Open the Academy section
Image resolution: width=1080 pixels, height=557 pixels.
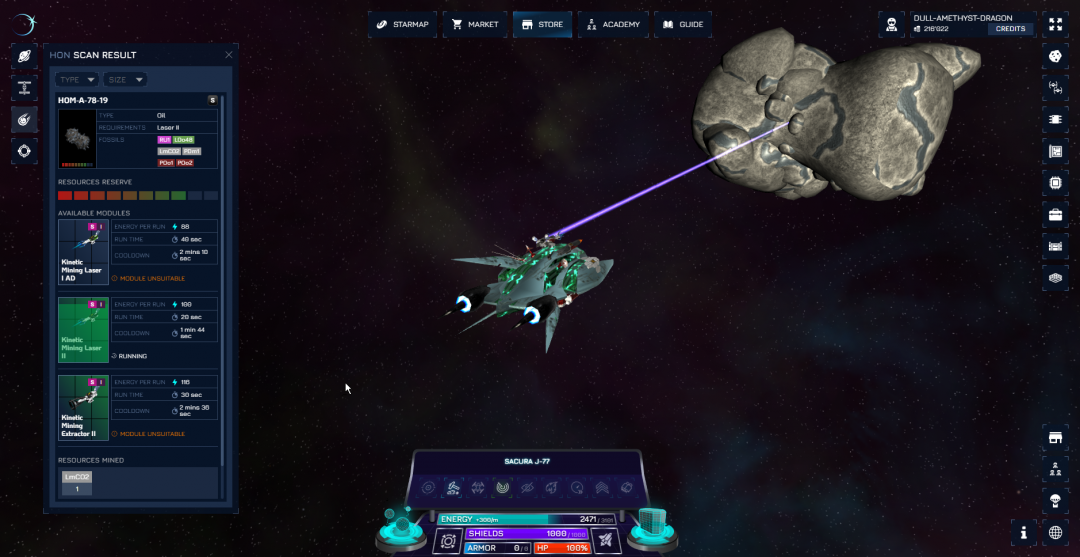613,24
